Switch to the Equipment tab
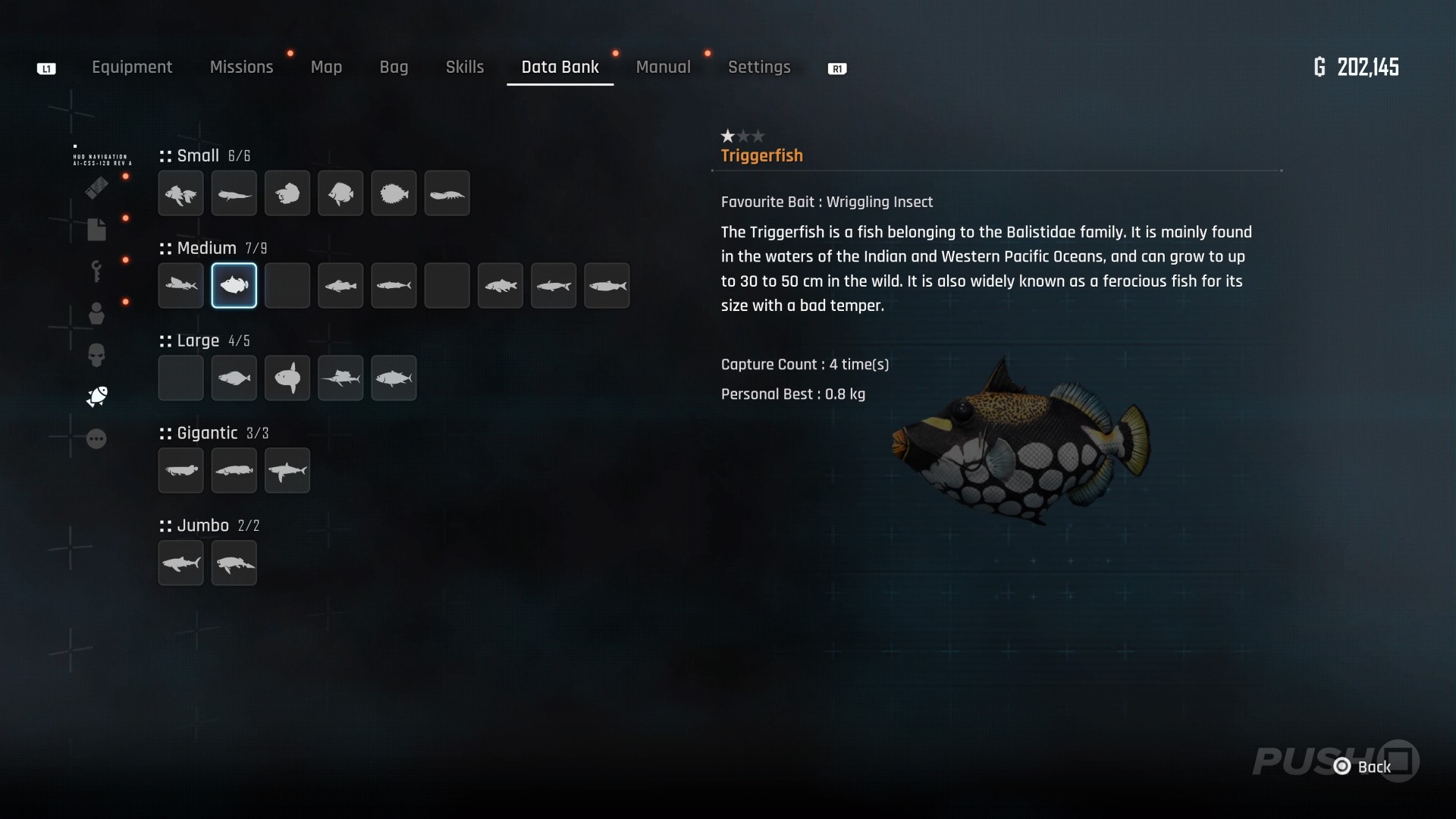Image resolution: width=1456 pixels, height=819 pixels. click(132, 67)
